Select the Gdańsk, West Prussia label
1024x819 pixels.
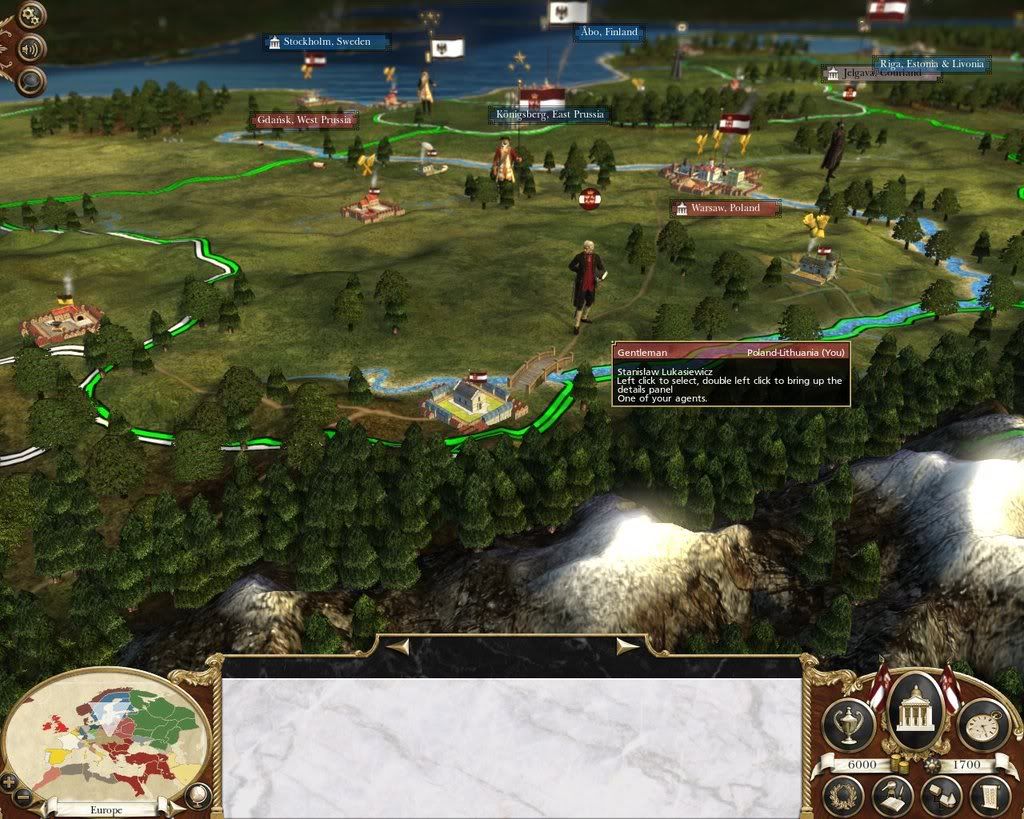(304, 120)
